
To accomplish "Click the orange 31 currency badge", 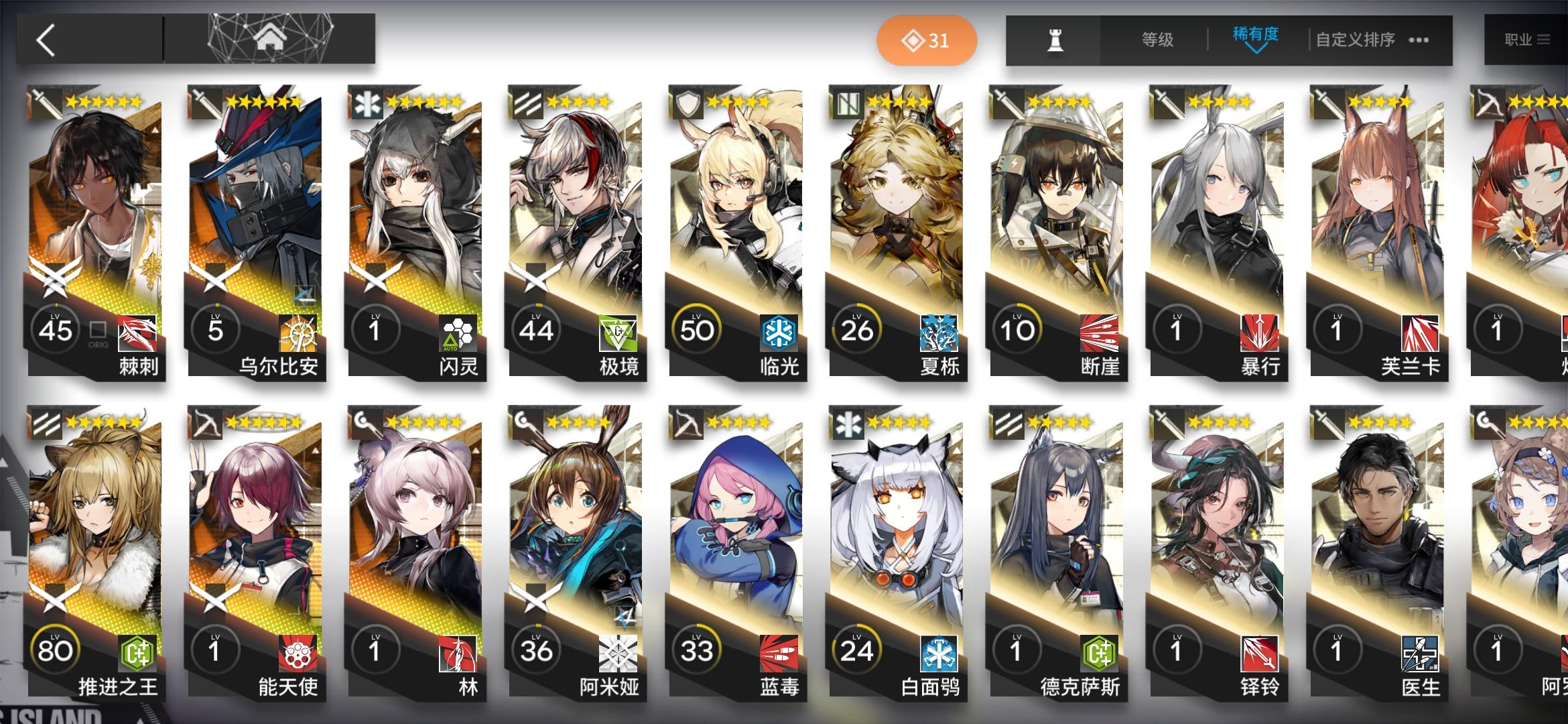I will 928,40.
